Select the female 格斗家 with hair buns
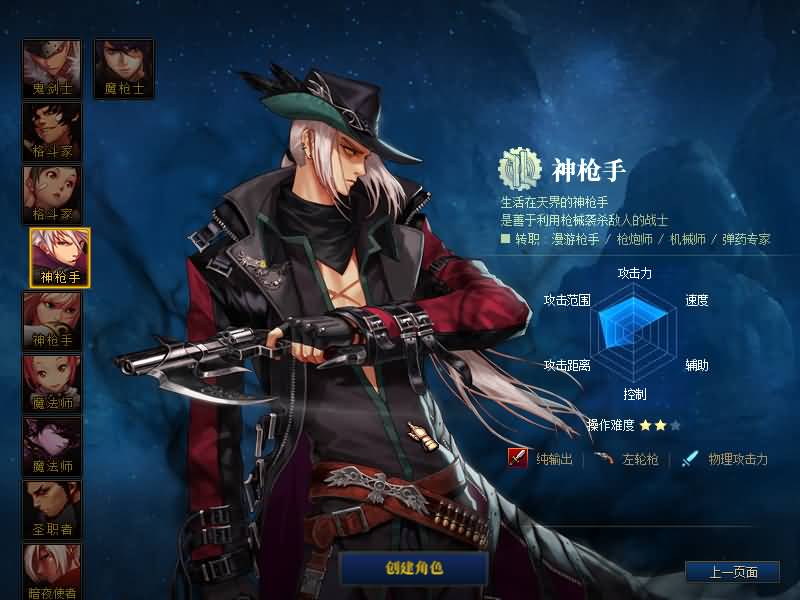The image size is (800, 600). tap(52, 194)
